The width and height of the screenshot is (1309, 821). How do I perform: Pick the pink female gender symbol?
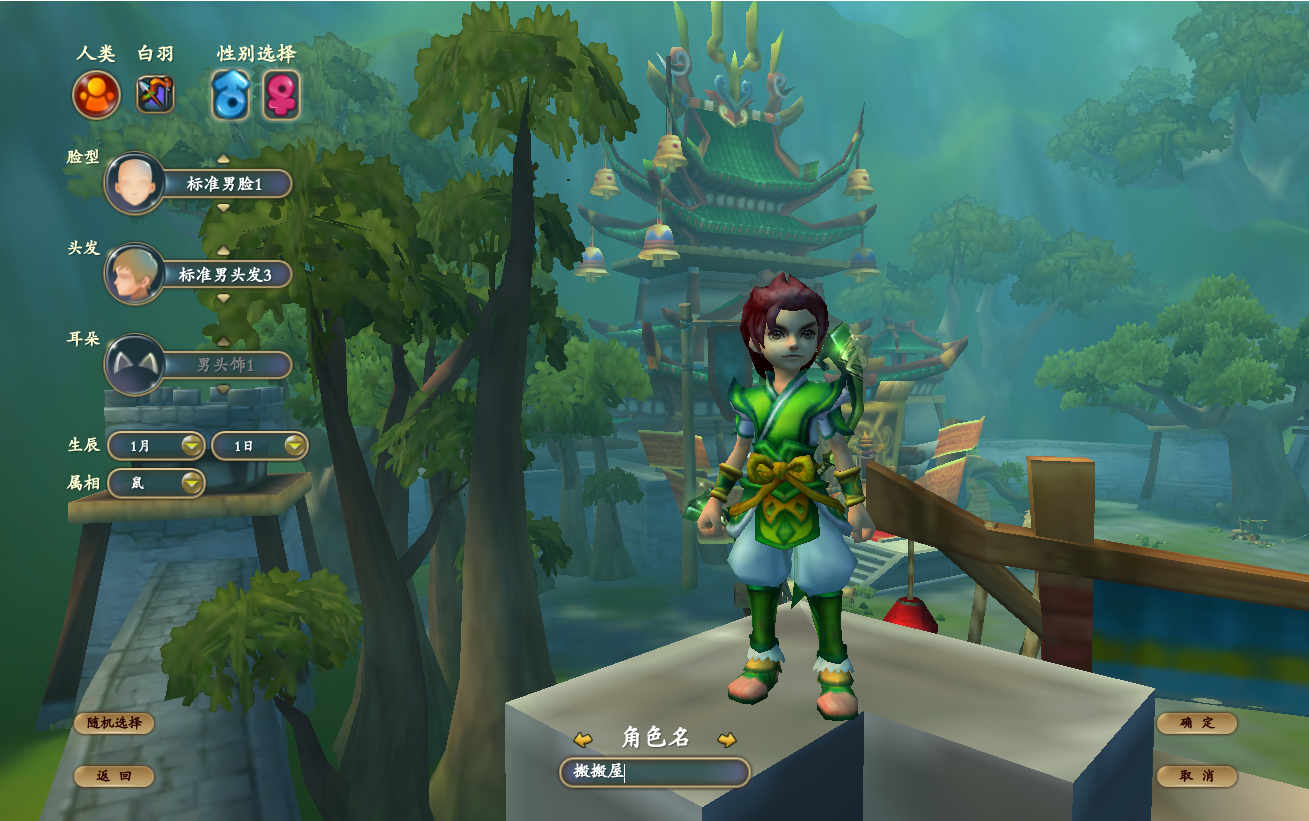tap(281, 96)
